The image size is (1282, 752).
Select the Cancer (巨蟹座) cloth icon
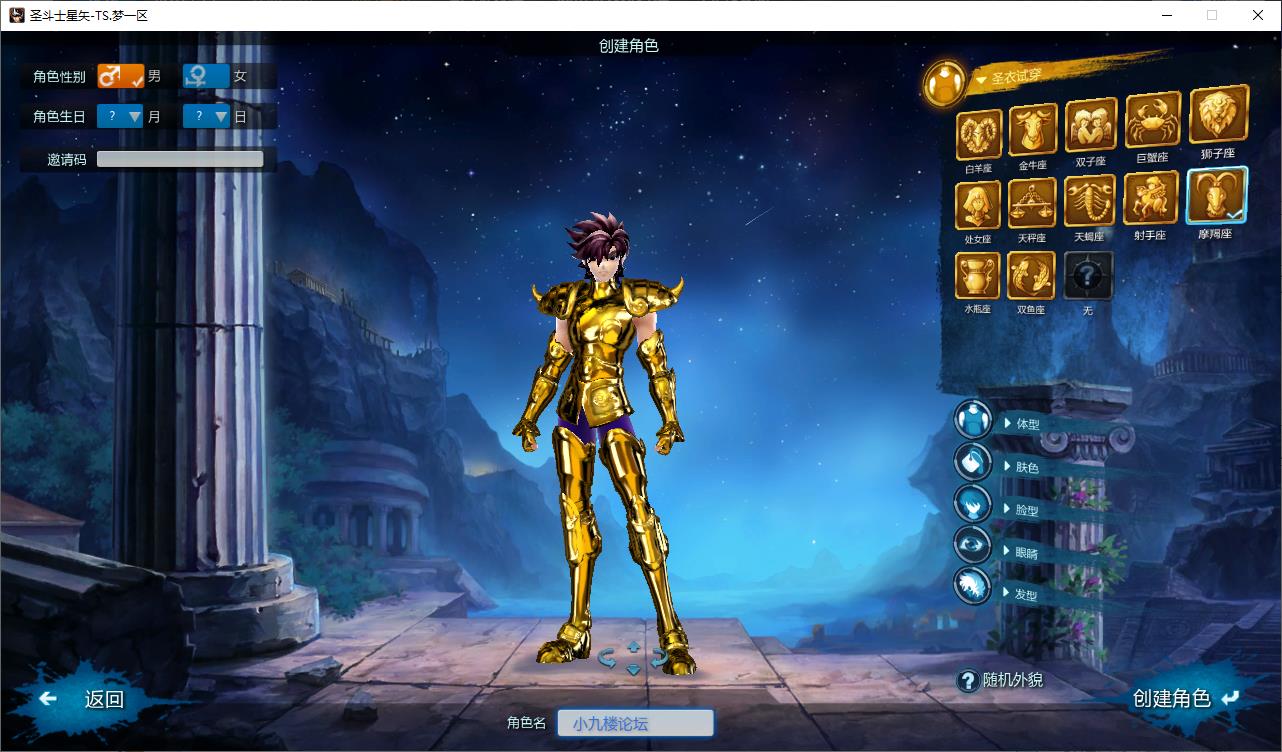pyautogui.click(x=1152, y=121)
